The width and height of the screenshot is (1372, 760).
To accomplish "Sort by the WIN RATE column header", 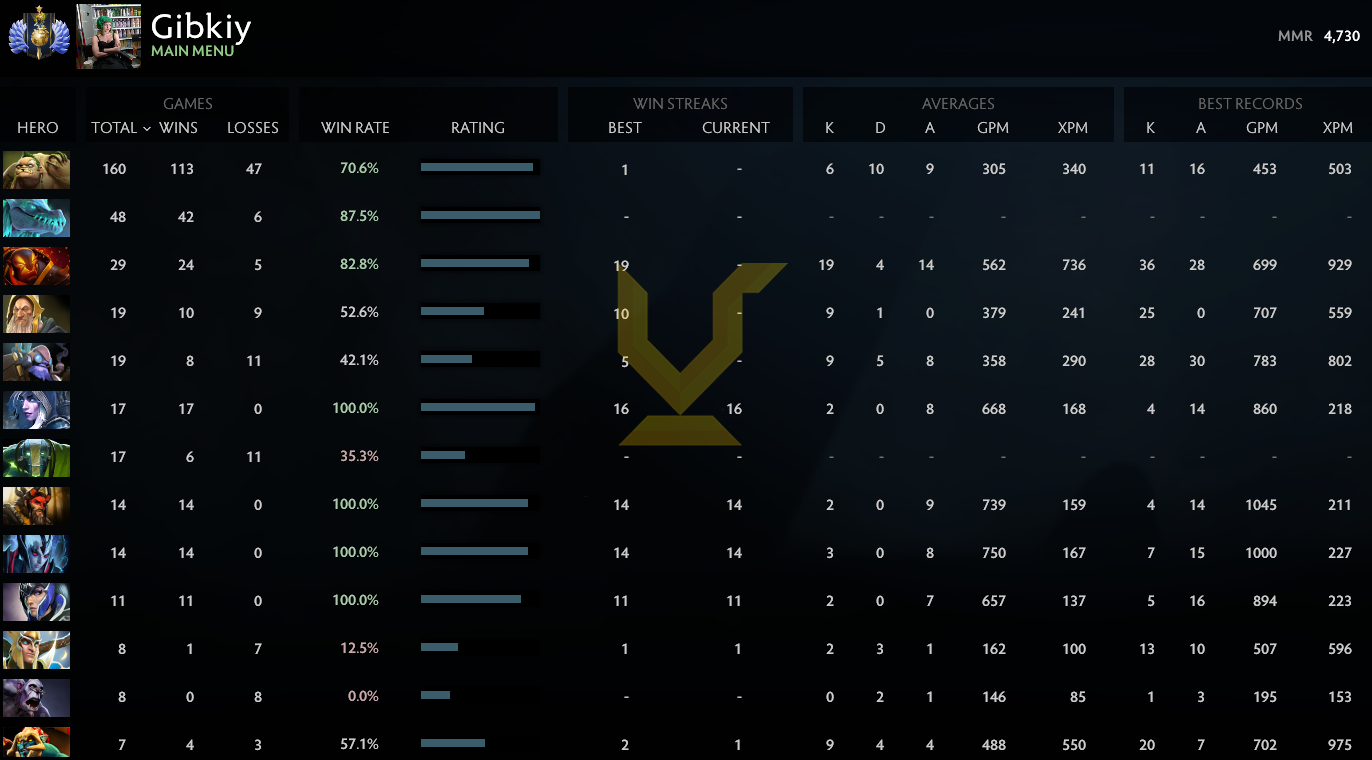I will click(355, 128).
